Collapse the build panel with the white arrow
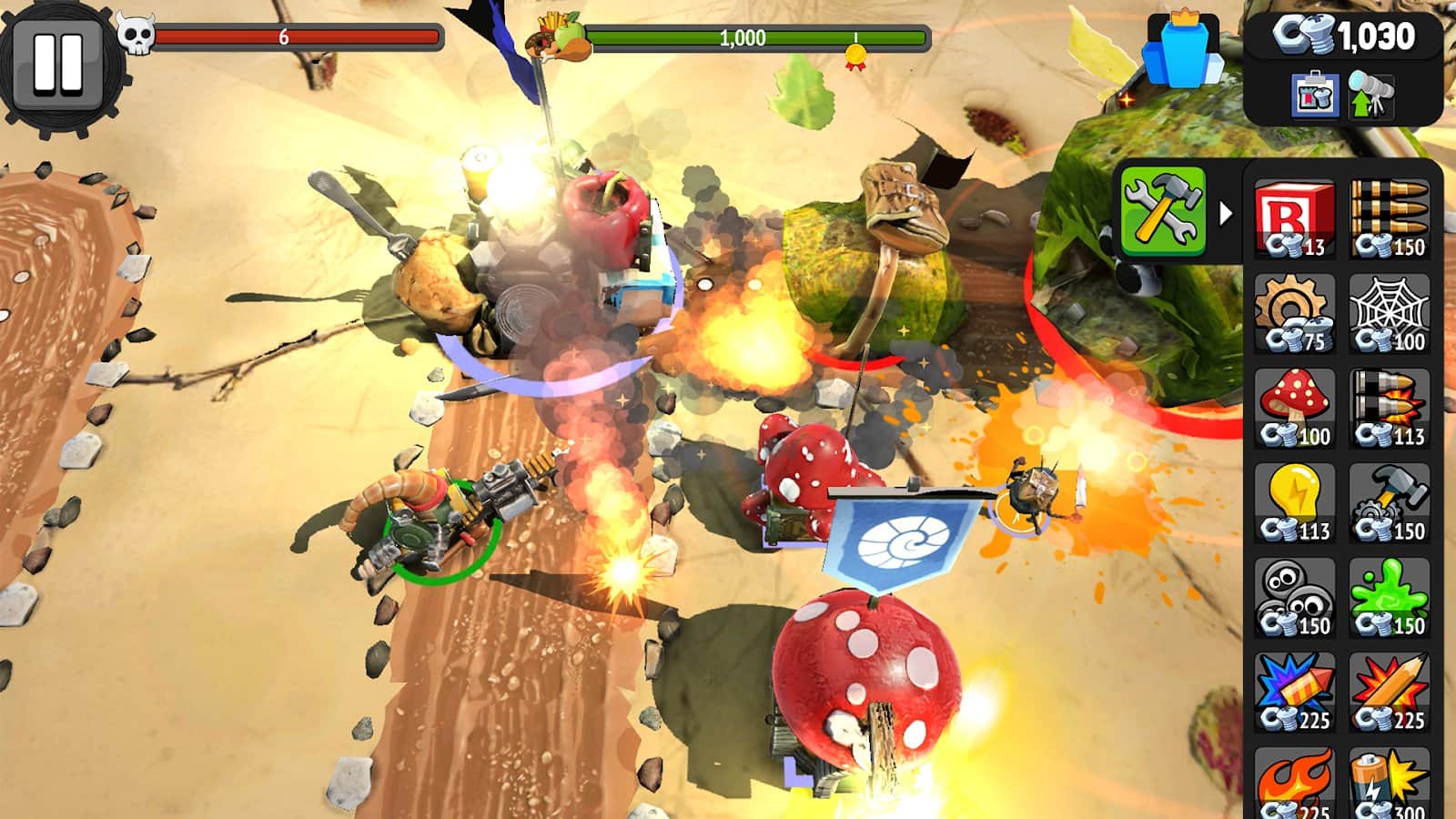 pos(1226,214)
